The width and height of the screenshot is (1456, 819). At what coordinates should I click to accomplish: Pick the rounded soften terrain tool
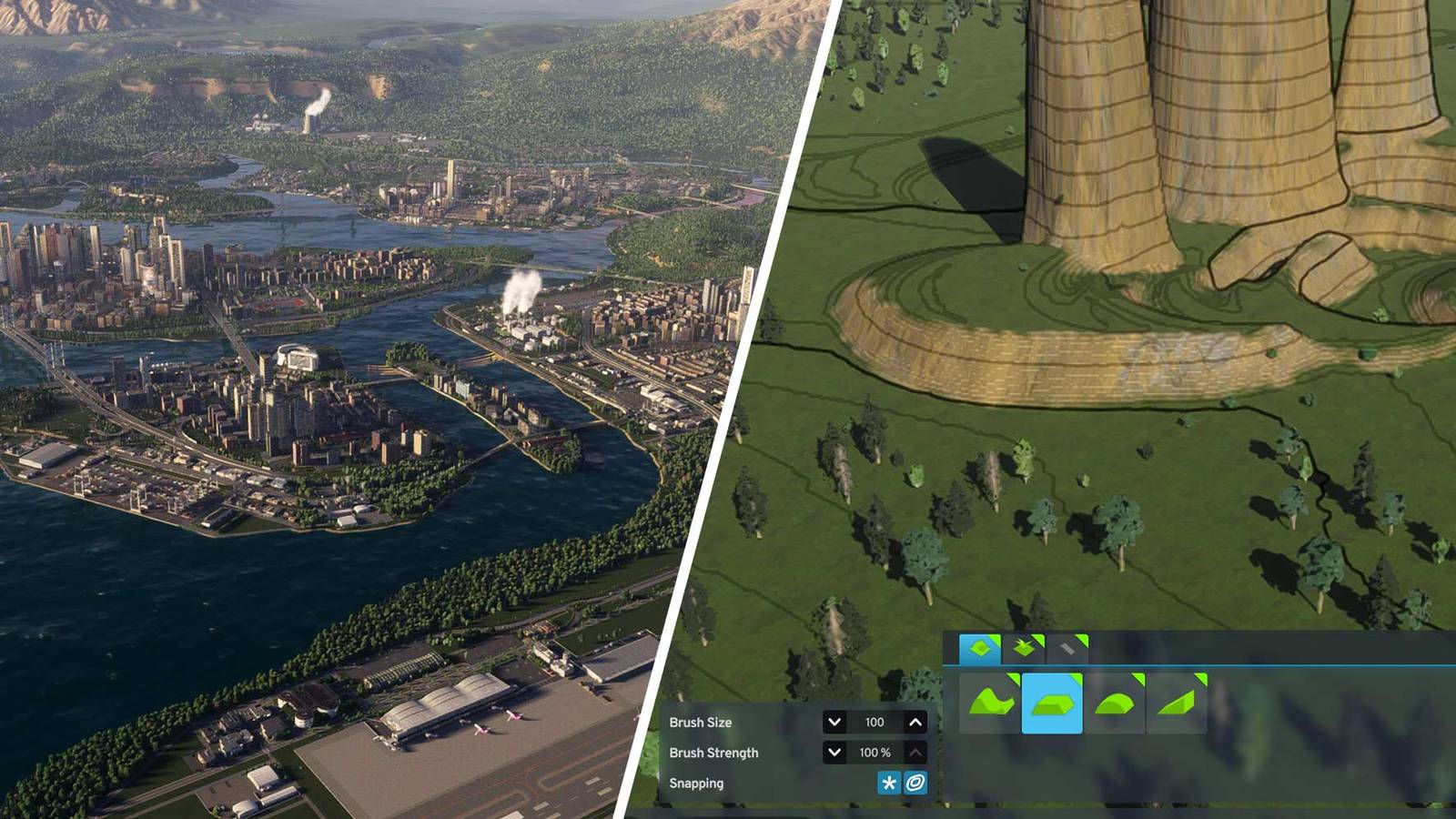tap(1115, 703)
